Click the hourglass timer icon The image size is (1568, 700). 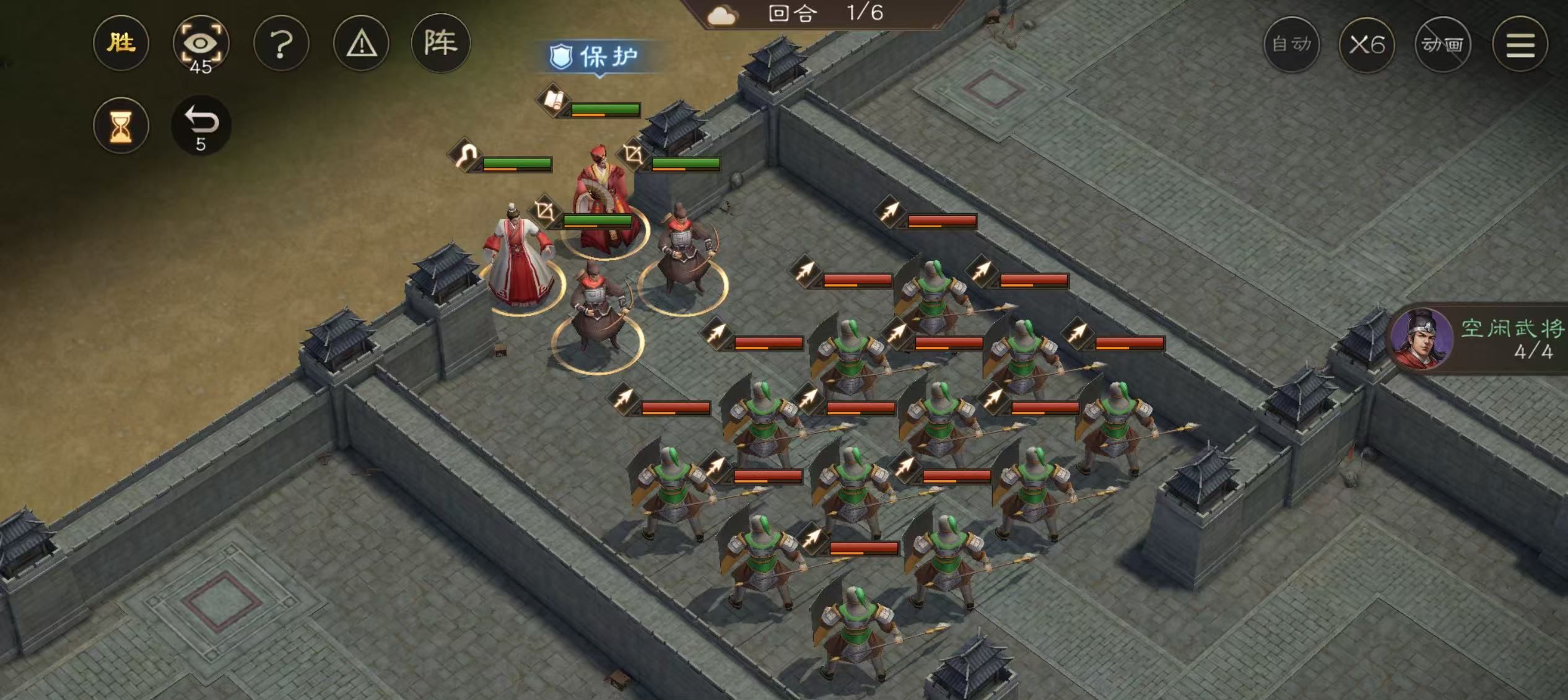click(x=121, y=124)
